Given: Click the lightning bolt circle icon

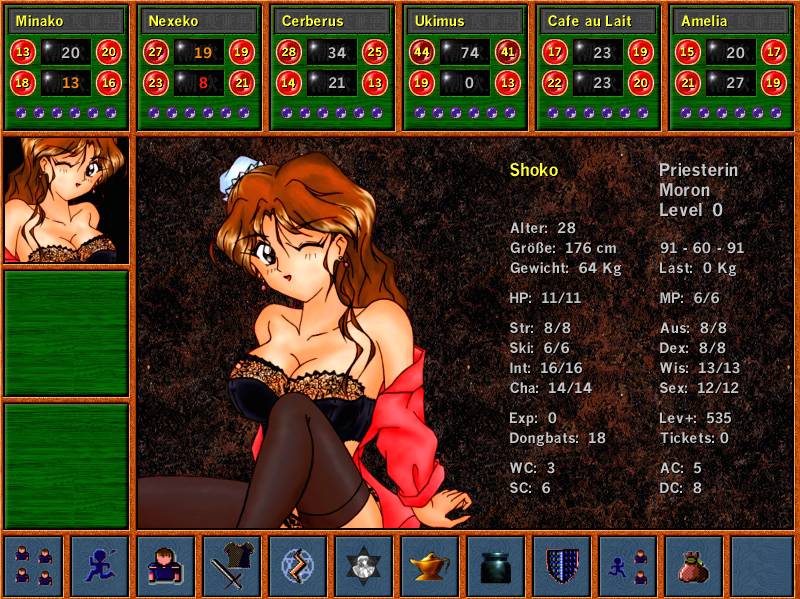Looking at the screenshot, I should 298,566.
